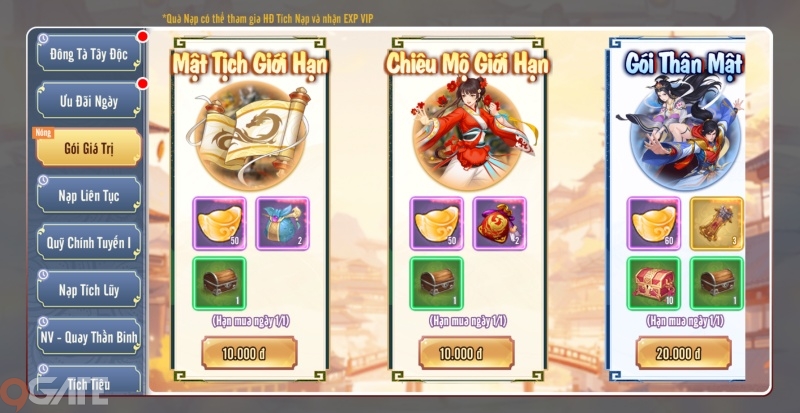The height and width of the screenshot is (413, 800).
Task: Switch to the Ưu Đãi Ngày tab
Action: [x=90, y=100]
